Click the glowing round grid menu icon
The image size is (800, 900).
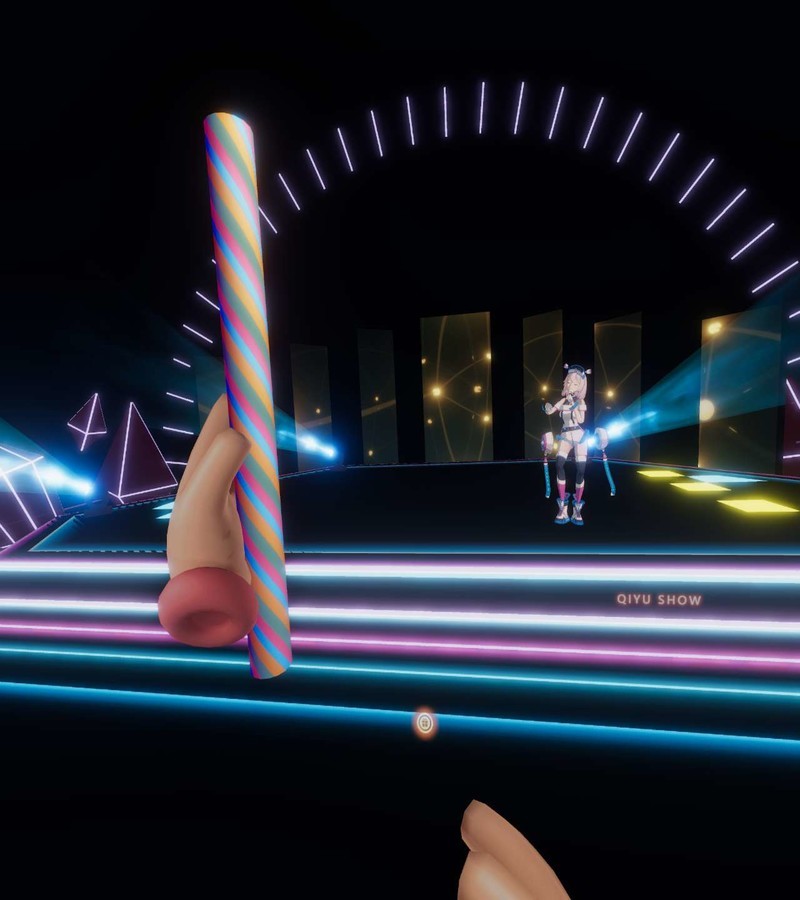point(425,722)
